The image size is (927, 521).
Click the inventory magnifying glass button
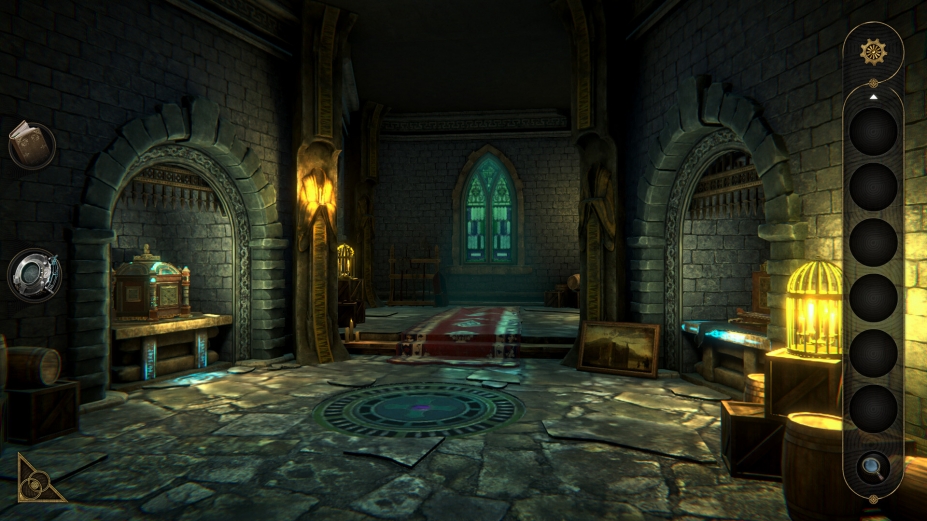pyautogui.click(x=873, y=465)
